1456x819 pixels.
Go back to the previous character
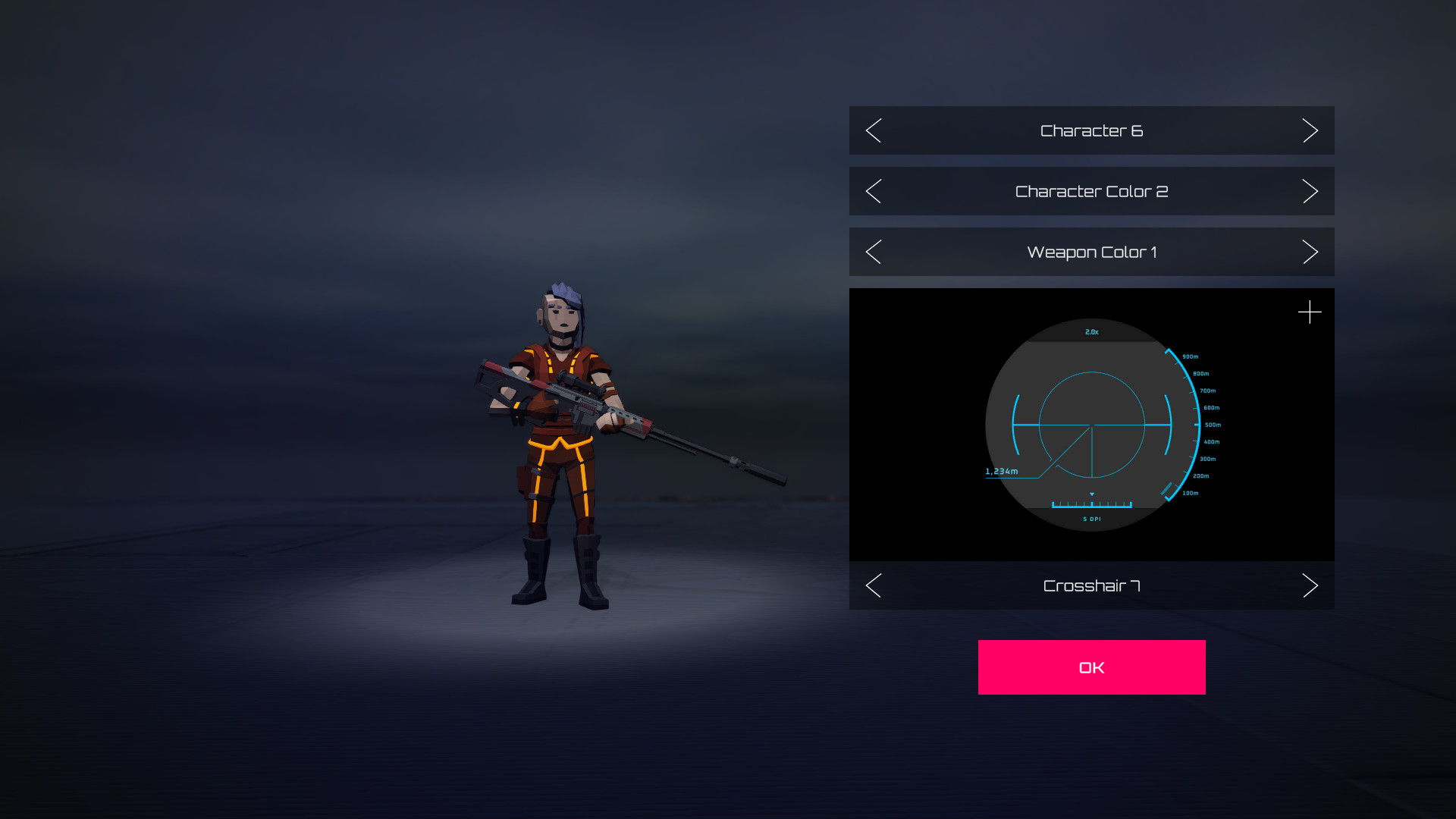tap(873, 130)
